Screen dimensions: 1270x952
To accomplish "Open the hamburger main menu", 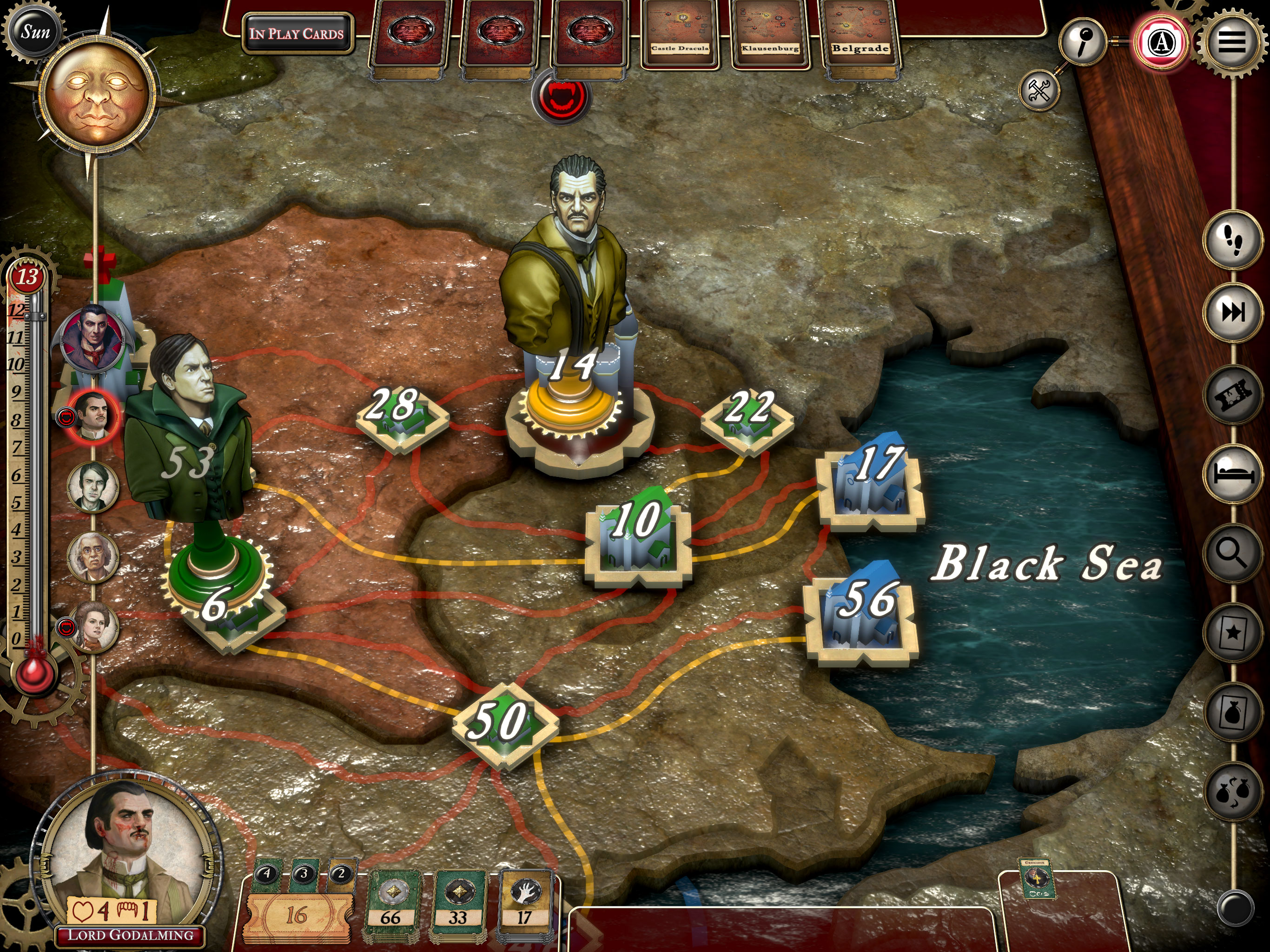I will pos(1231,42).
